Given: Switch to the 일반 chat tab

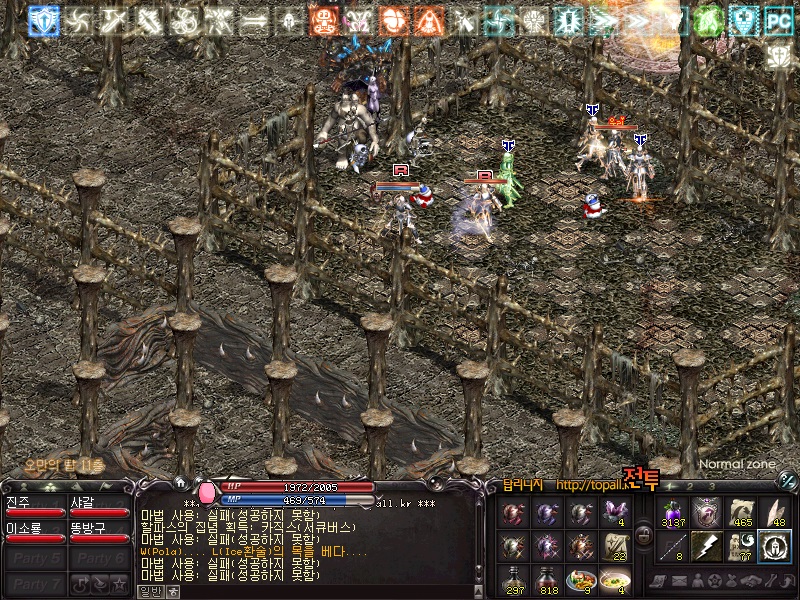Looking at the screenshot, I should (149, 590).
